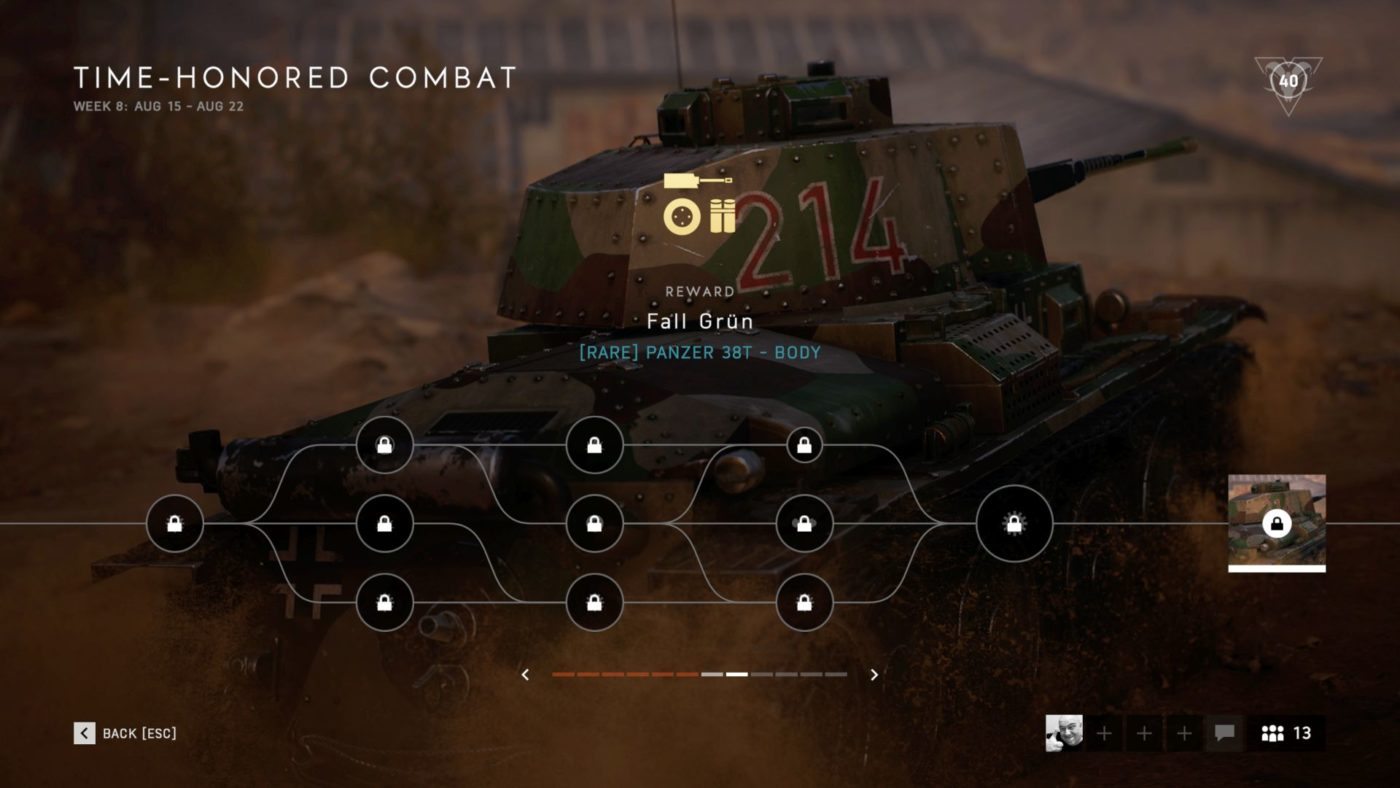Click the locked node on top row left

(385, 446)
